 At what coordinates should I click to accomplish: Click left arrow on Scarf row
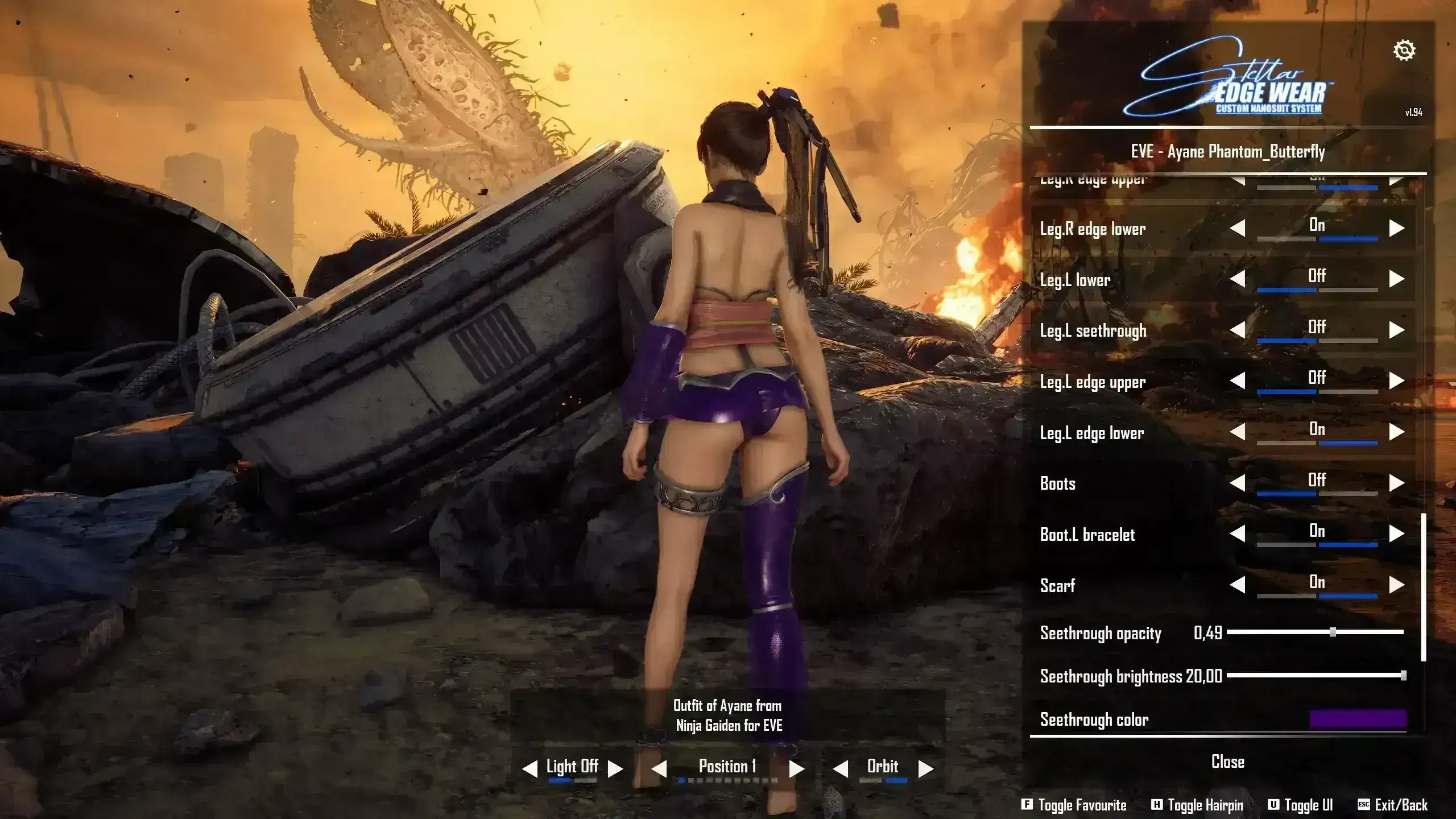(1238, 585)
